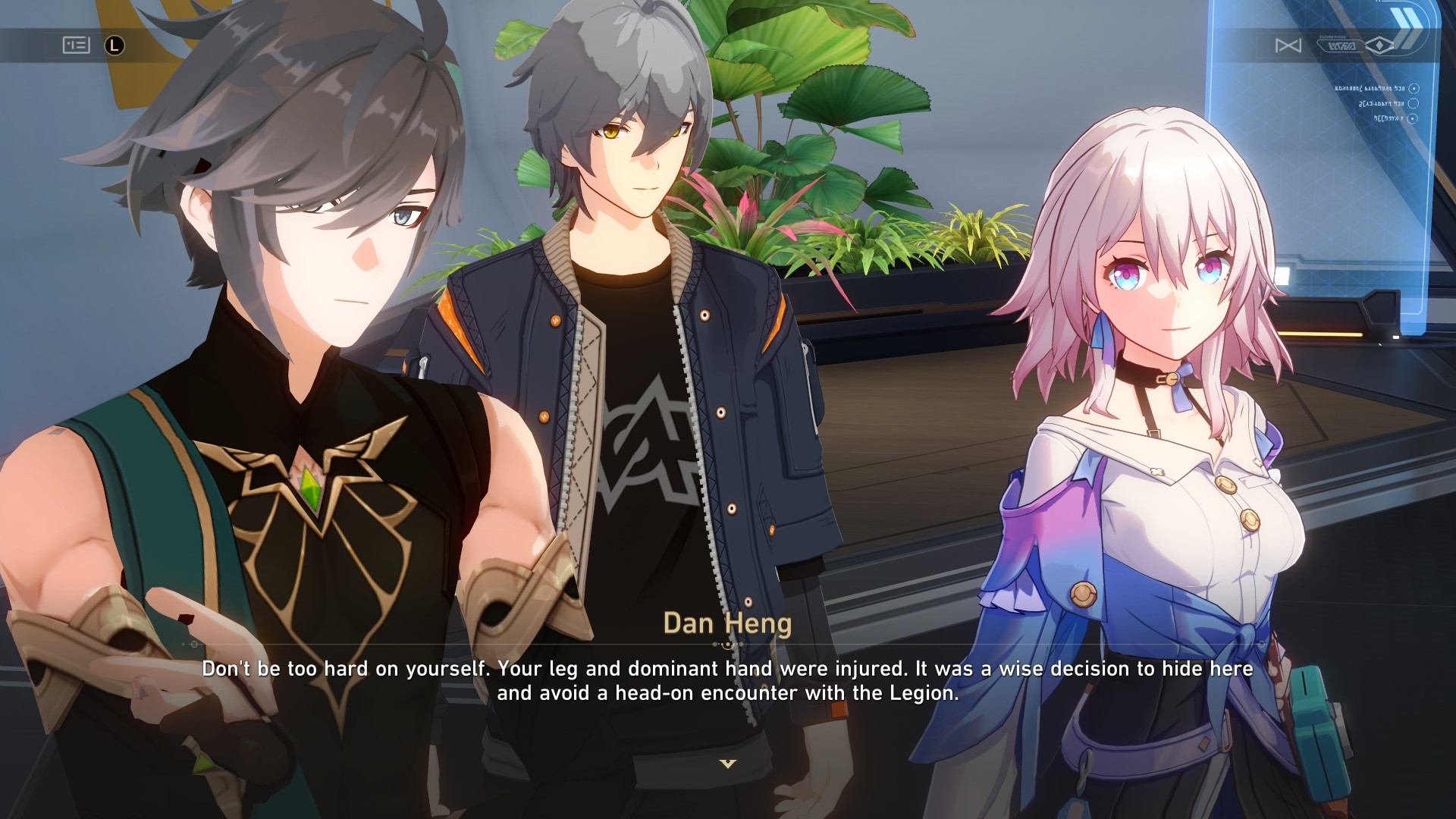Viewport: 1456px width, 819px height.
Task: Select the unfilled middle circle on the holo panel
Action: pyautogui.click(x=1413, y=105)
